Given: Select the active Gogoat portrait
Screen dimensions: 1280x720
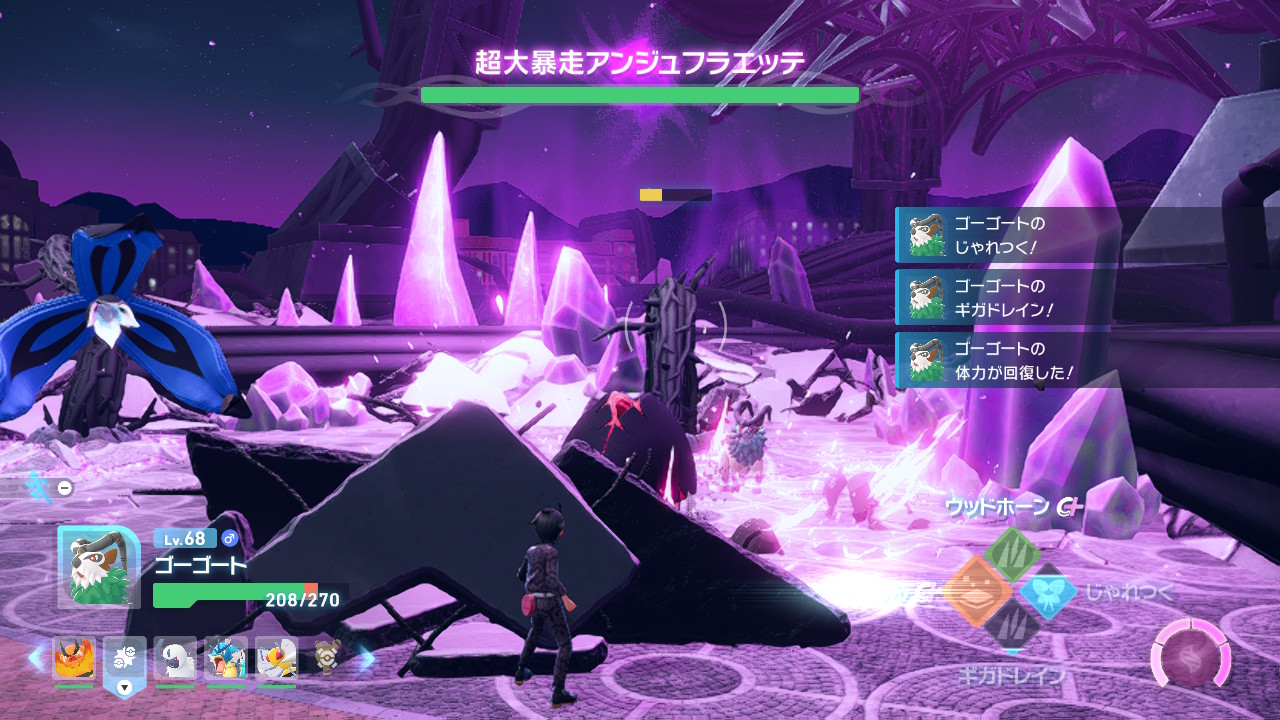Looking at the screenshot, I should [x=99, y=567].
